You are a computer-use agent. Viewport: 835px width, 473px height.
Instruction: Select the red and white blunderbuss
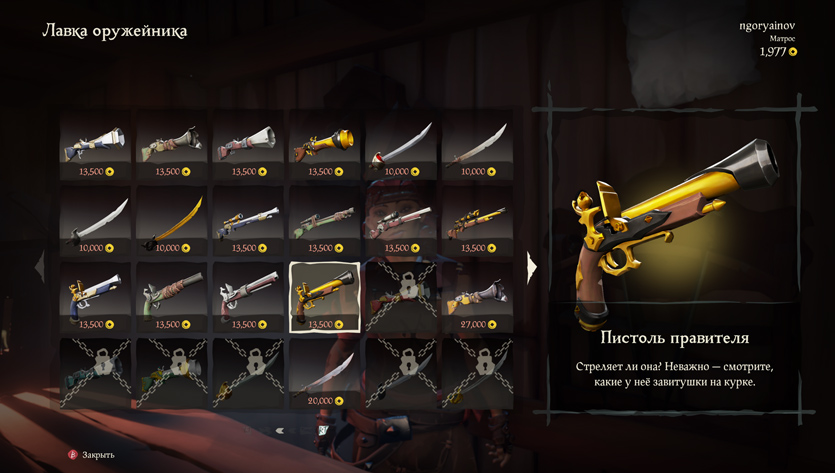click(248, 146)
